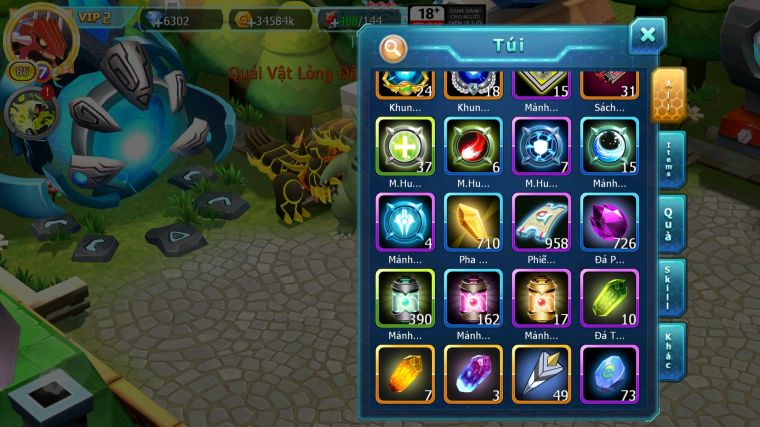The height and width of the screenshot is (427, 760).
Task: Select the purple gem stack of 726
Action: tap(609, 222)
